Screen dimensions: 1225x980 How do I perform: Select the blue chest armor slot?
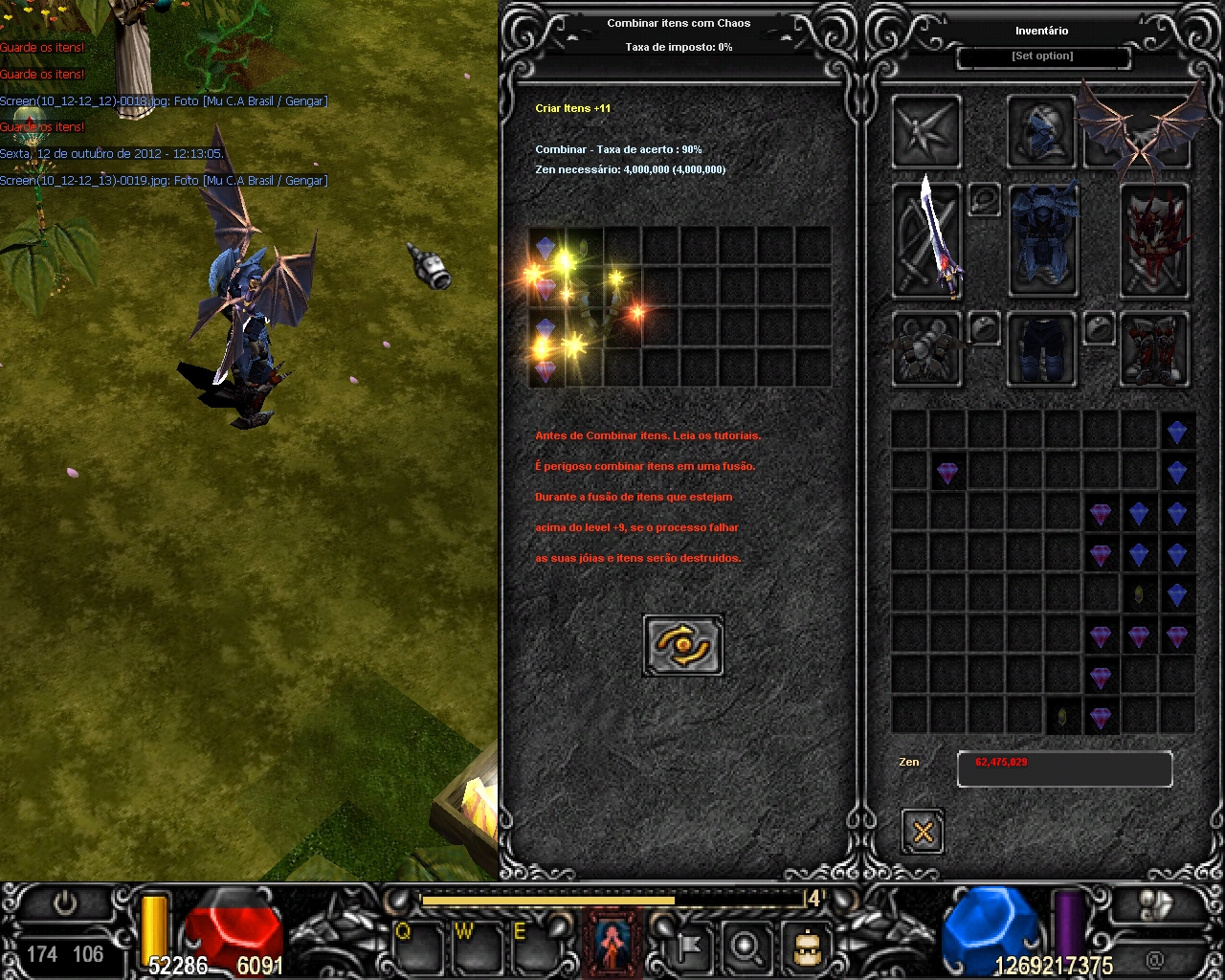(x=1043, y=240)
